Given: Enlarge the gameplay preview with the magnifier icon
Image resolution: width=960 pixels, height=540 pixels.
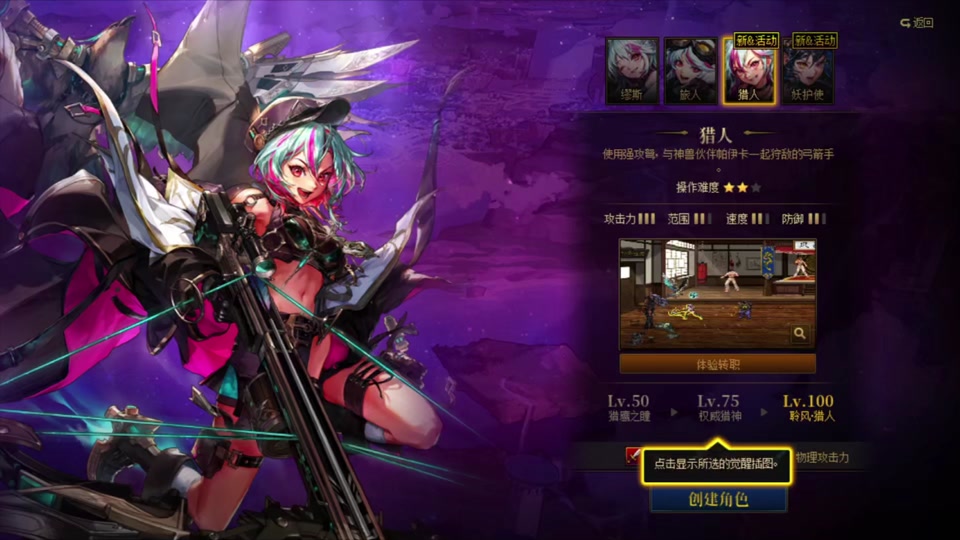Looking at the screenshot, I should 800,334.
